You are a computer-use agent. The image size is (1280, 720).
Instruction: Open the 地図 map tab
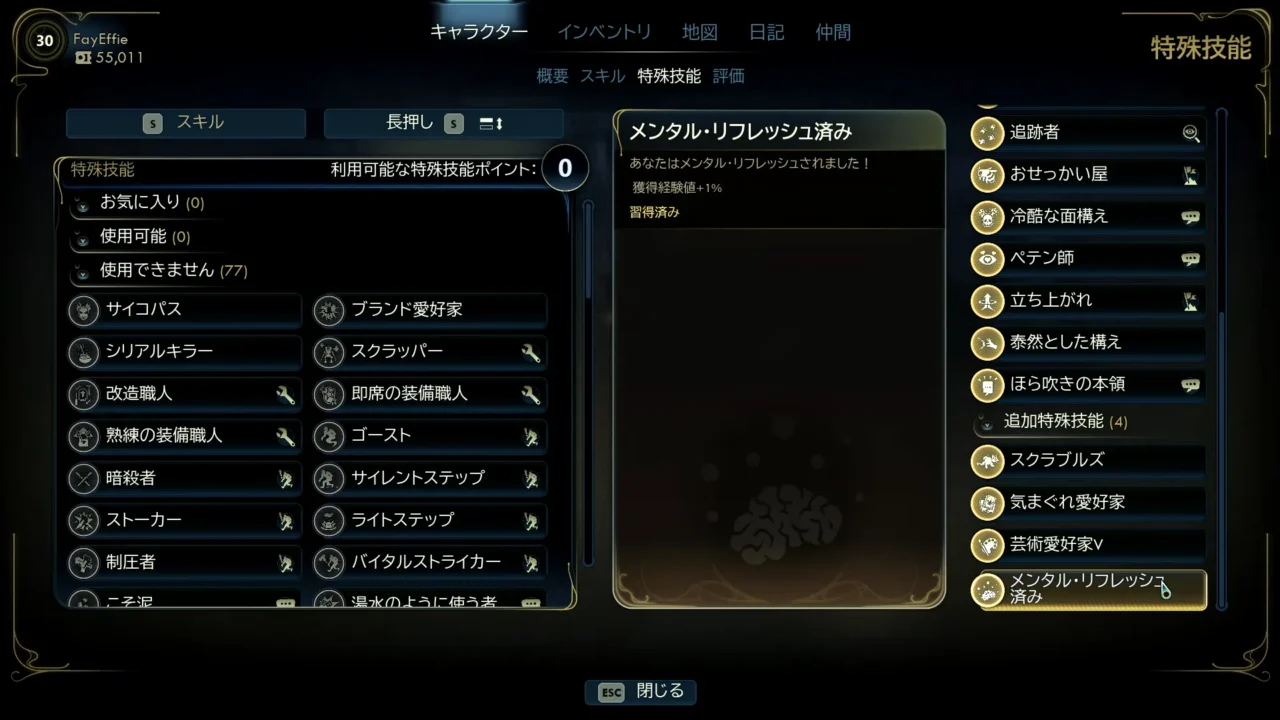coord(700,32)
